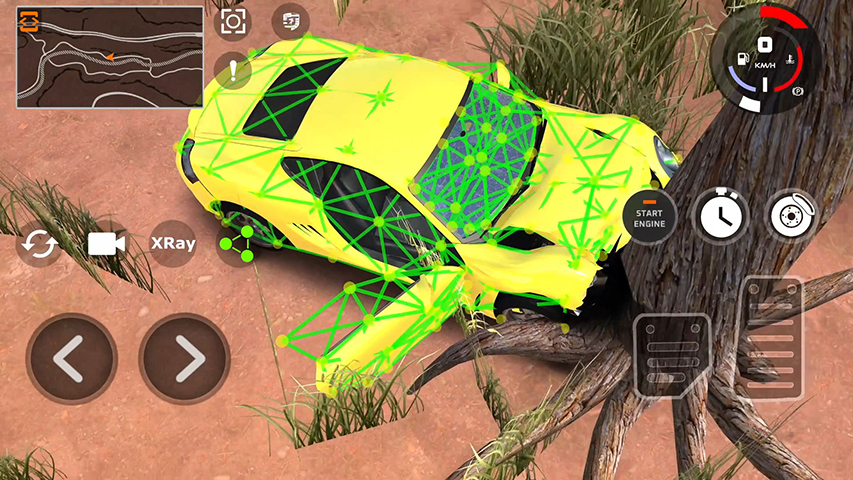Toggle the green node mesh display

(x=237, y=243)
